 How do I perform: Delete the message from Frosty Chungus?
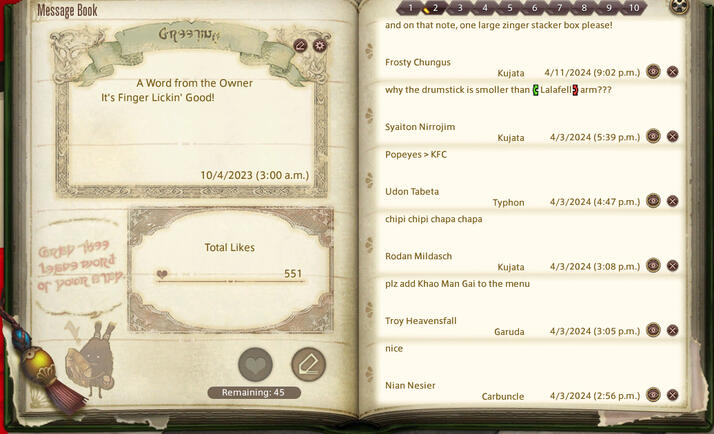pos(673,72)
